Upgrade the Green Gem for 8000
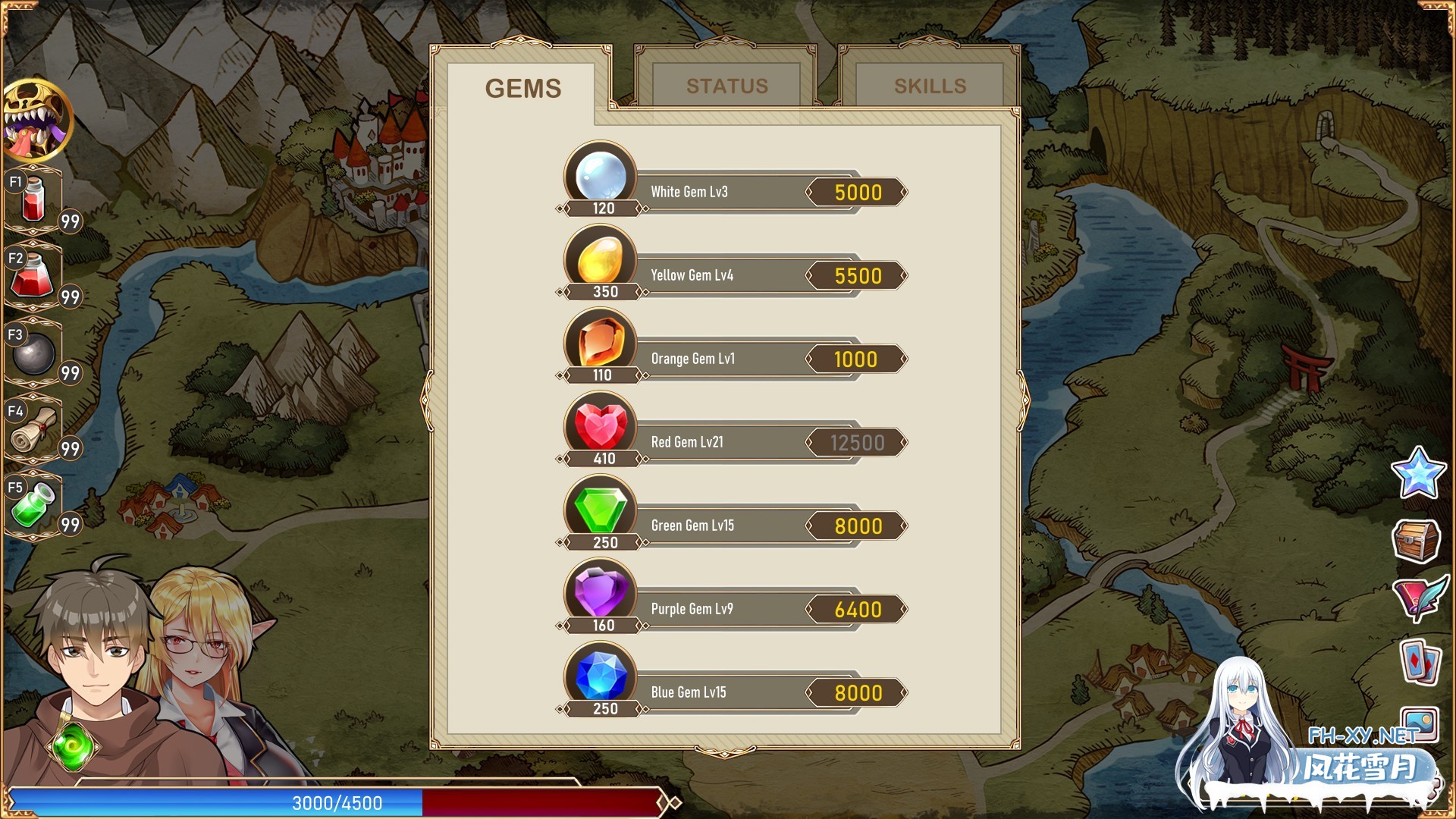 pos(857,526)
